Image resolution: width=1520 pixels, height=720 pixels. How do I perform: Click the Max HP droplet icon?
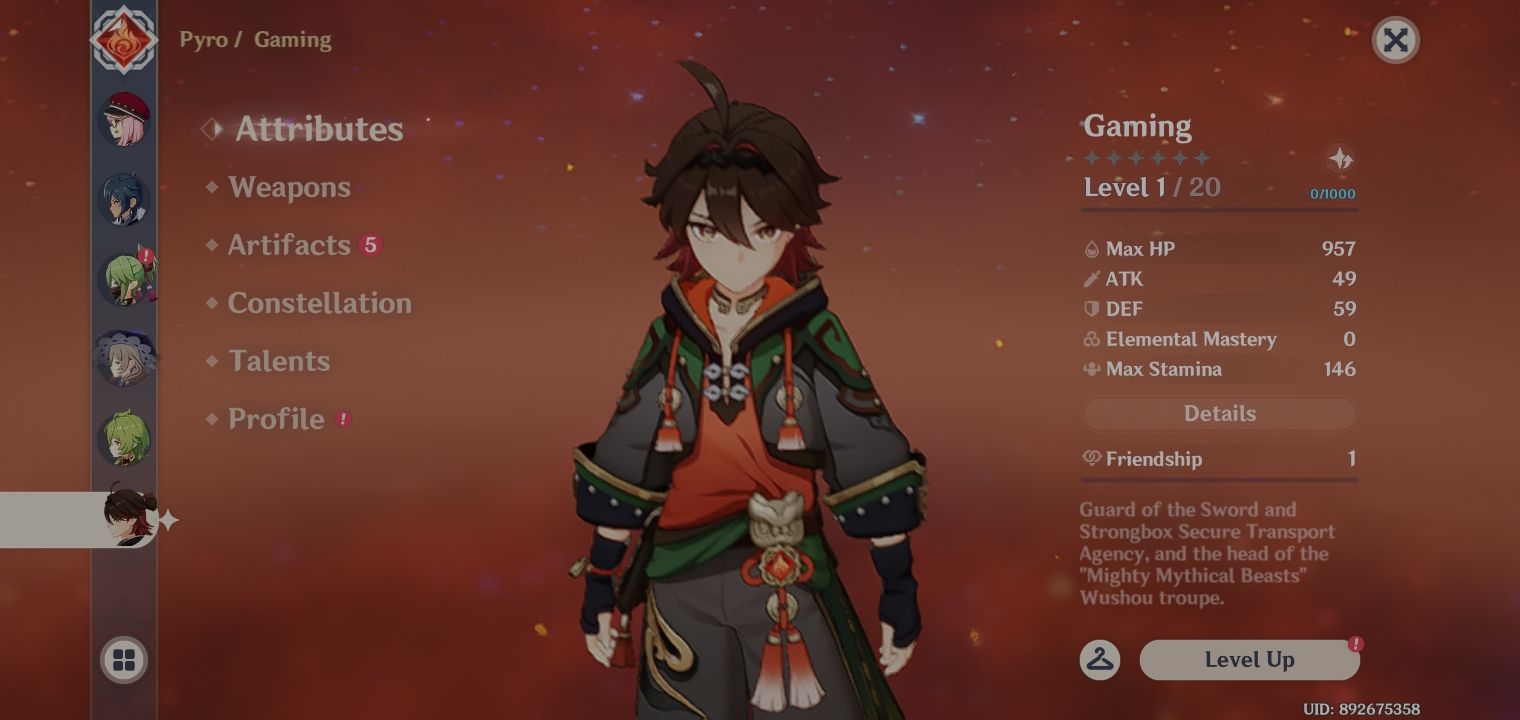pyautogui.click(x=1092, y=249)
